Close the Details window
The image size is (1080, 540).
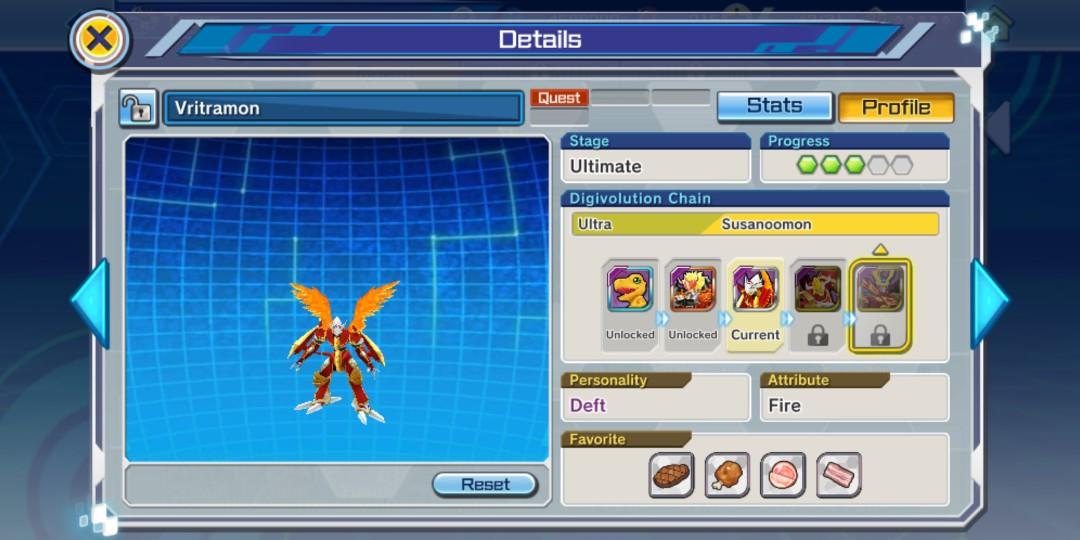pos(99,40)
